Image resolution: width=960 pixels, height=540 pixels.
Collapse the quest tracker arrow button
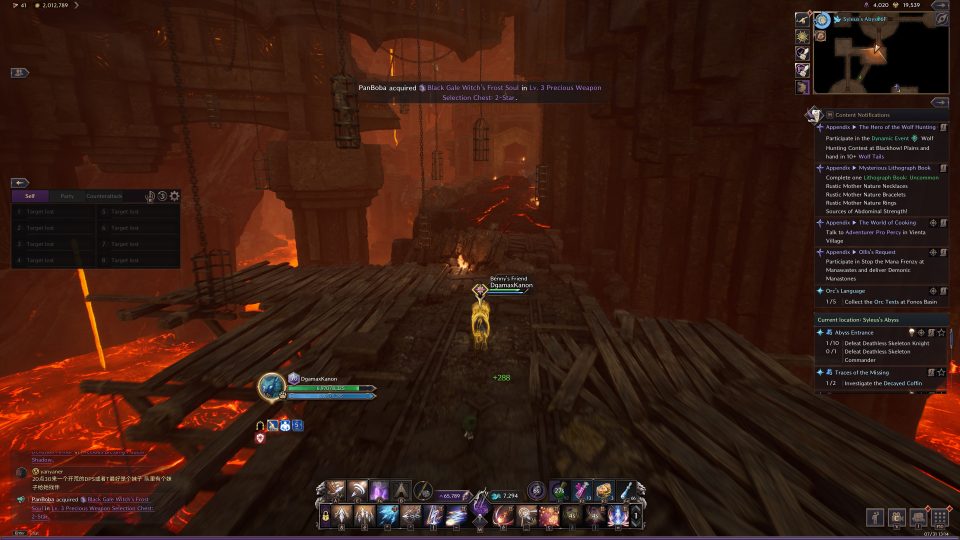pos(939,102)
